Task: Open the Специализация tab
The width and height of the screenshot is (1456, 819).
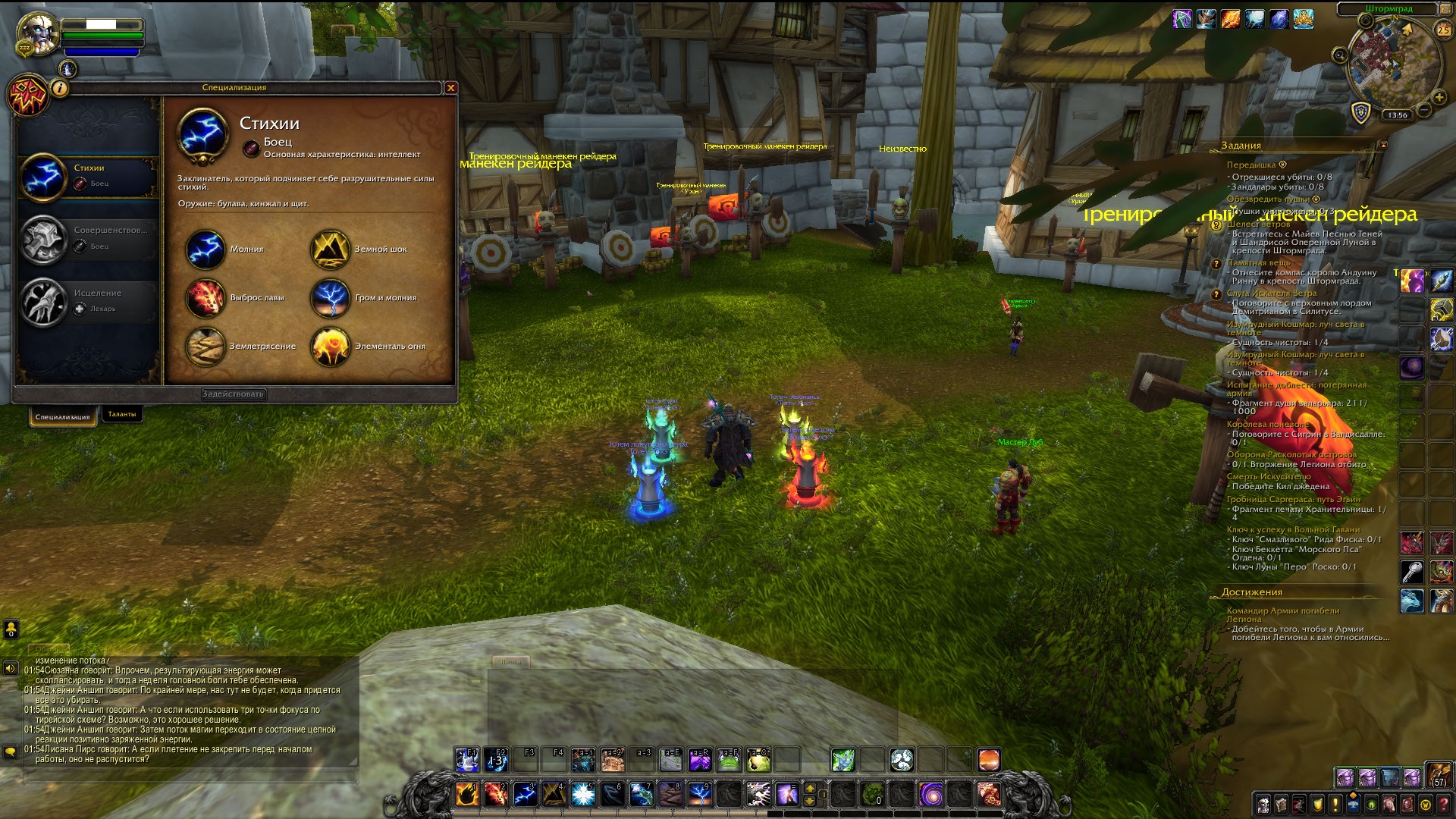Action: (62, 416)
